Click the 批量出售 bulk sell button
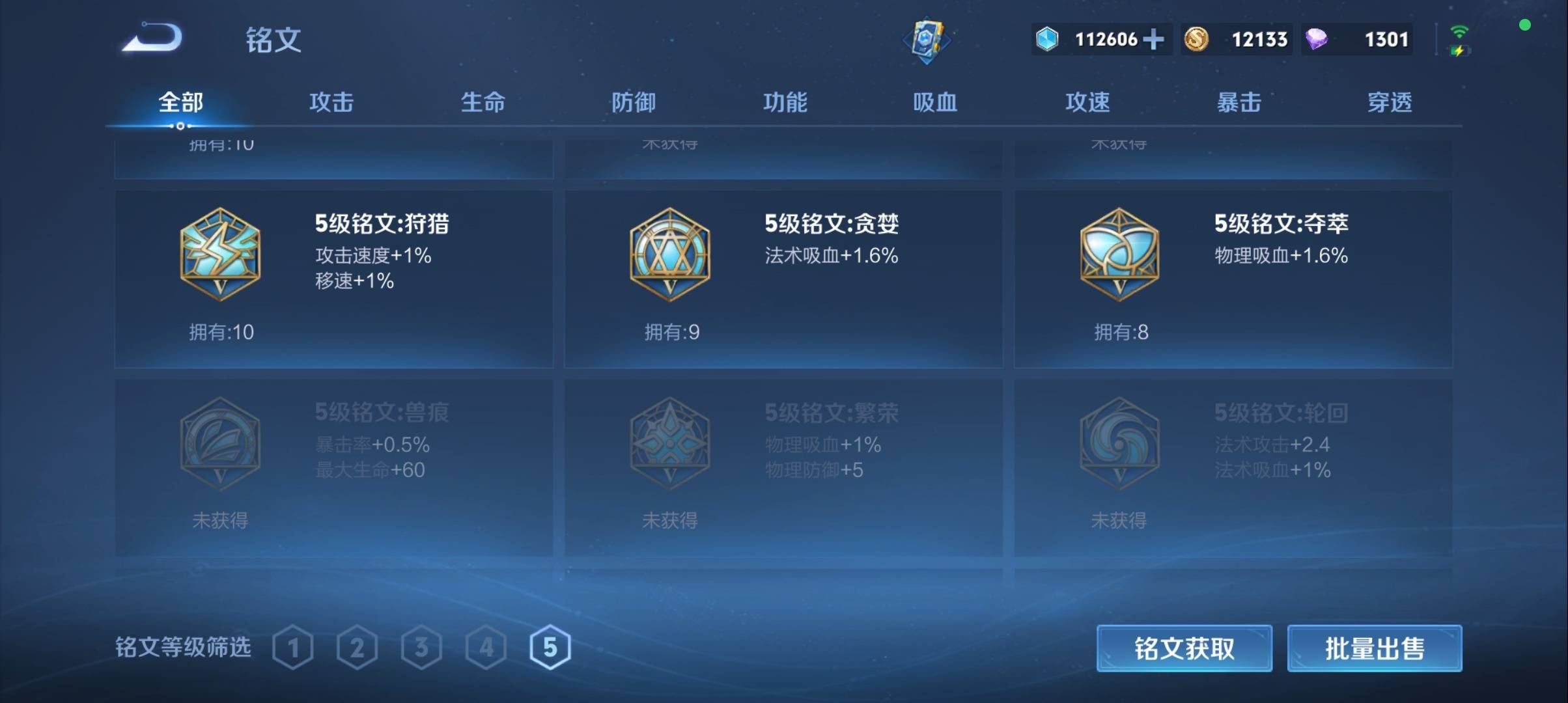1568x703 pixels. pos(1374,648)
